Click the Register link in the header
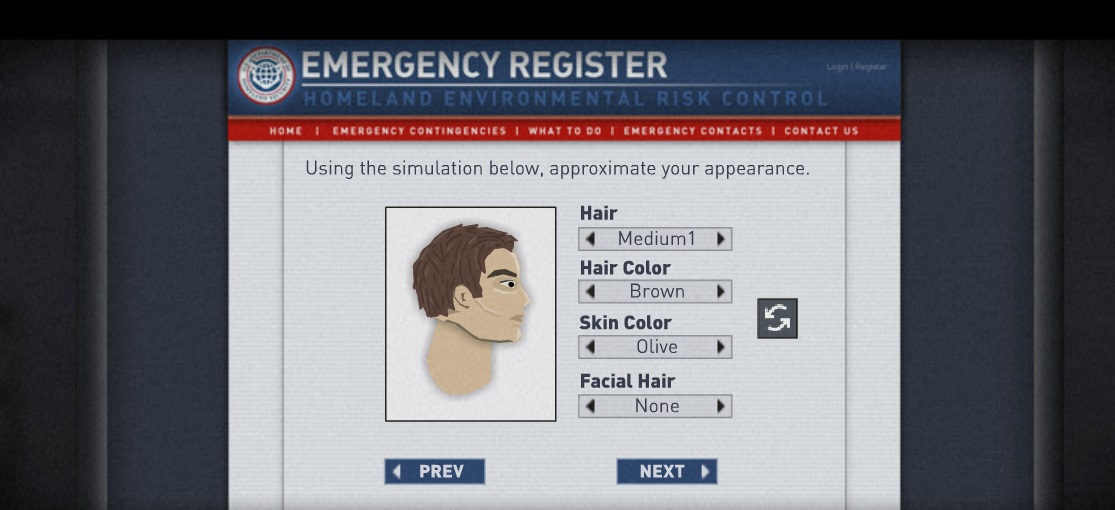The image size is (1115, 510). 871,67
